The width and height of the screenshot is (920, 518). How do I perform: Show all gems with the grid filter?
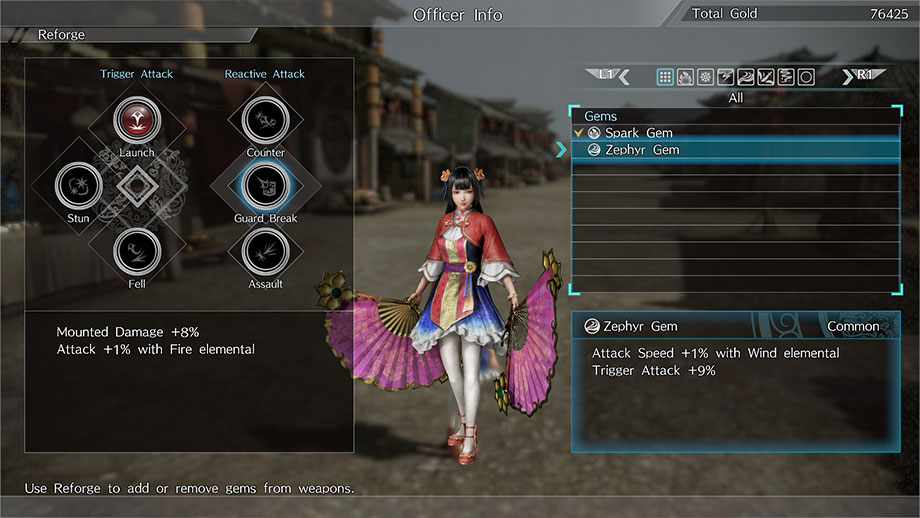(665, 77)
